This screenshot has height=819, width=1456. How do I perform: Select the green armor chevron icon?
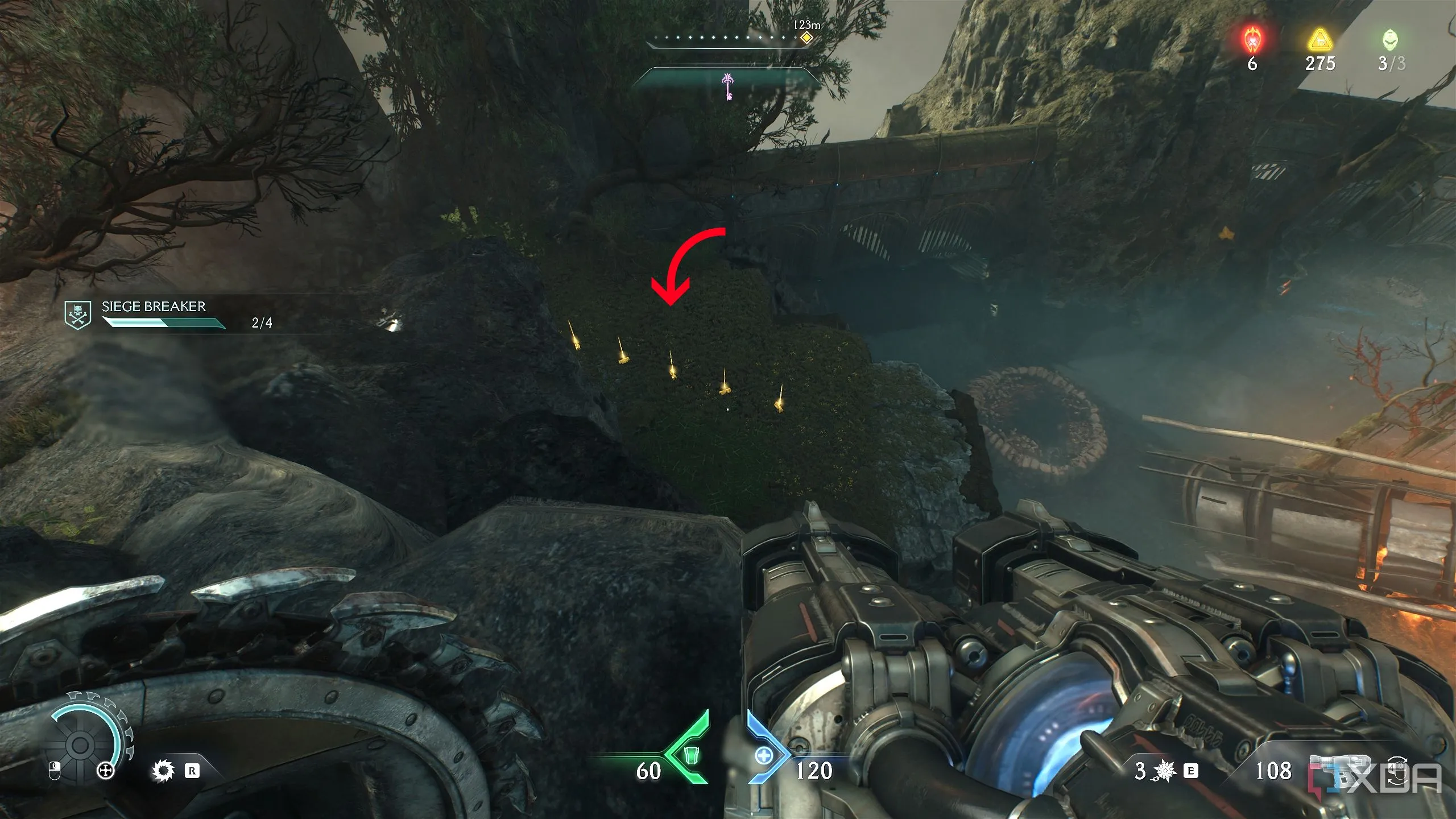click(x=690, y=755)
